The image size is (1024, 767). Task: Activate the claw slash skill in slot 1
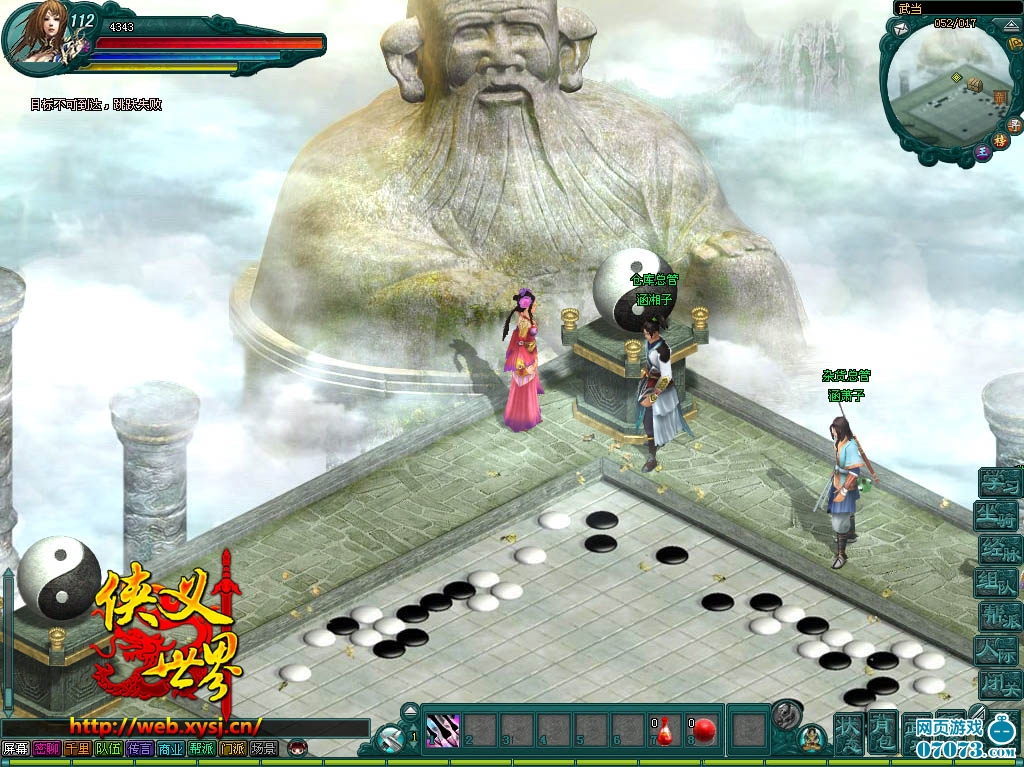442,729
